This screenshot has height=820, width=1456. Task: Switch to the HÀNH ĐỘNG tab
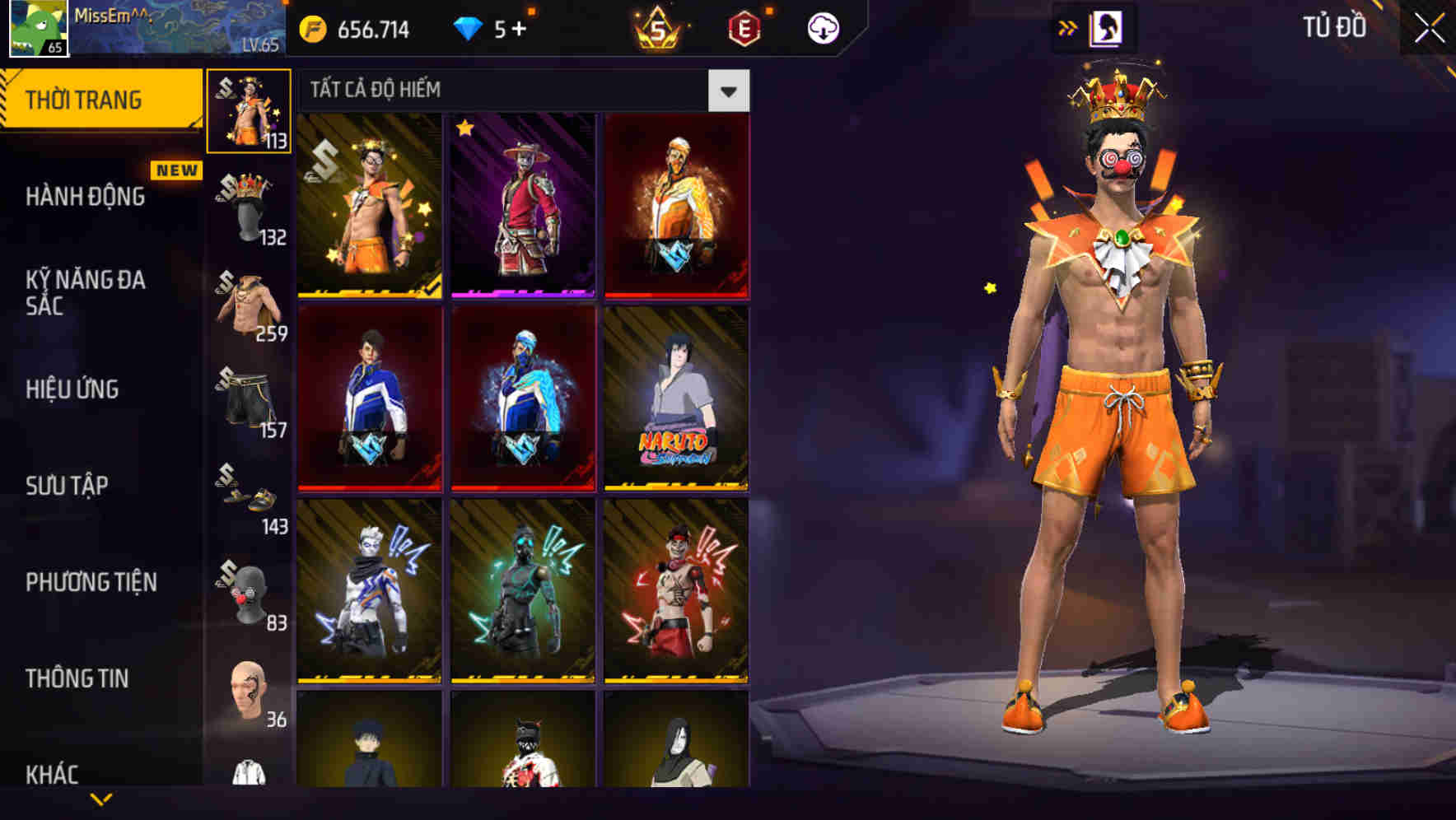(85, 197)
